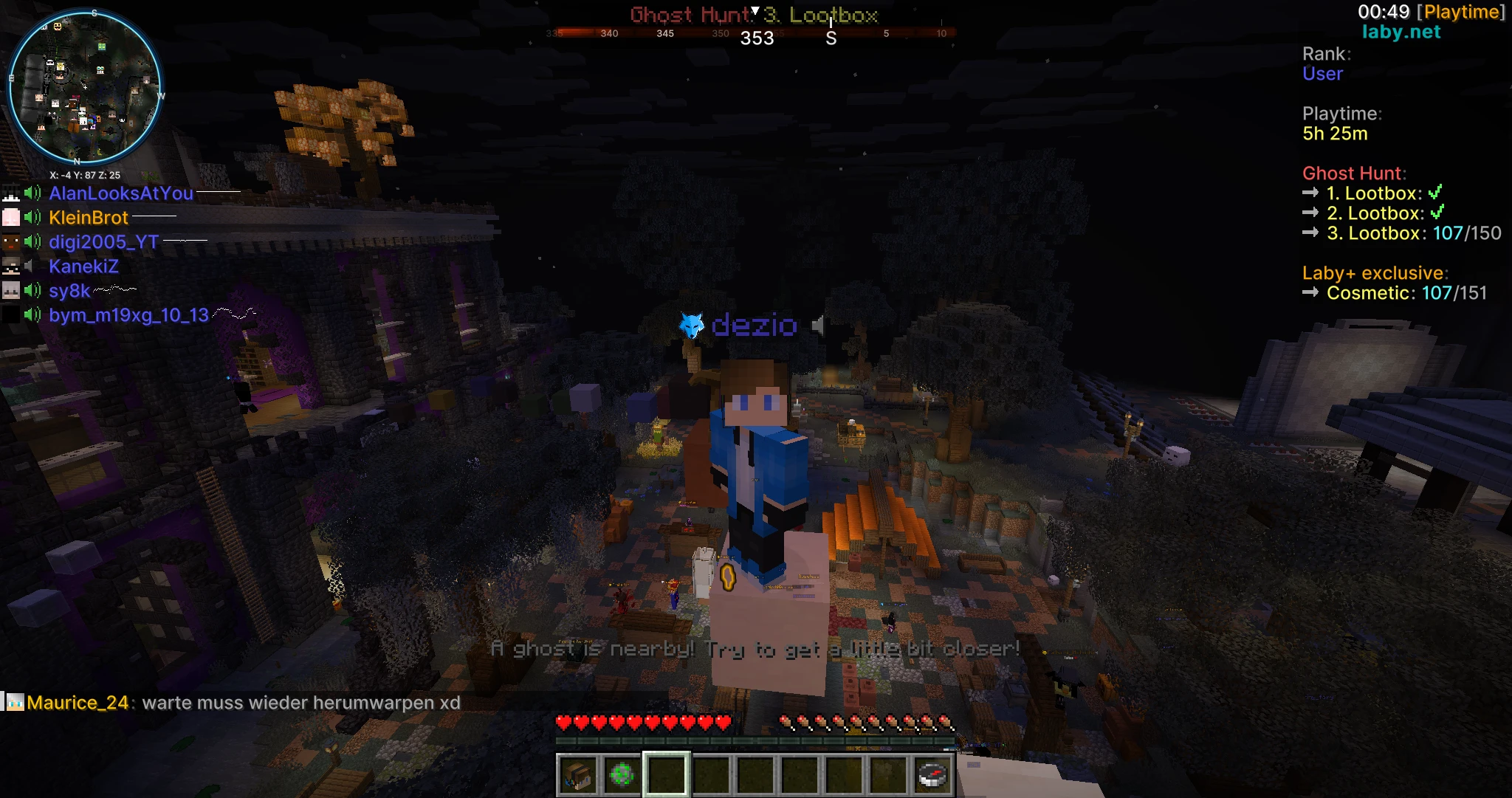Click the checkmark next to 1. Lootbox
1512x798 pixels.
pyautogui.click(x=1436, y=193)
